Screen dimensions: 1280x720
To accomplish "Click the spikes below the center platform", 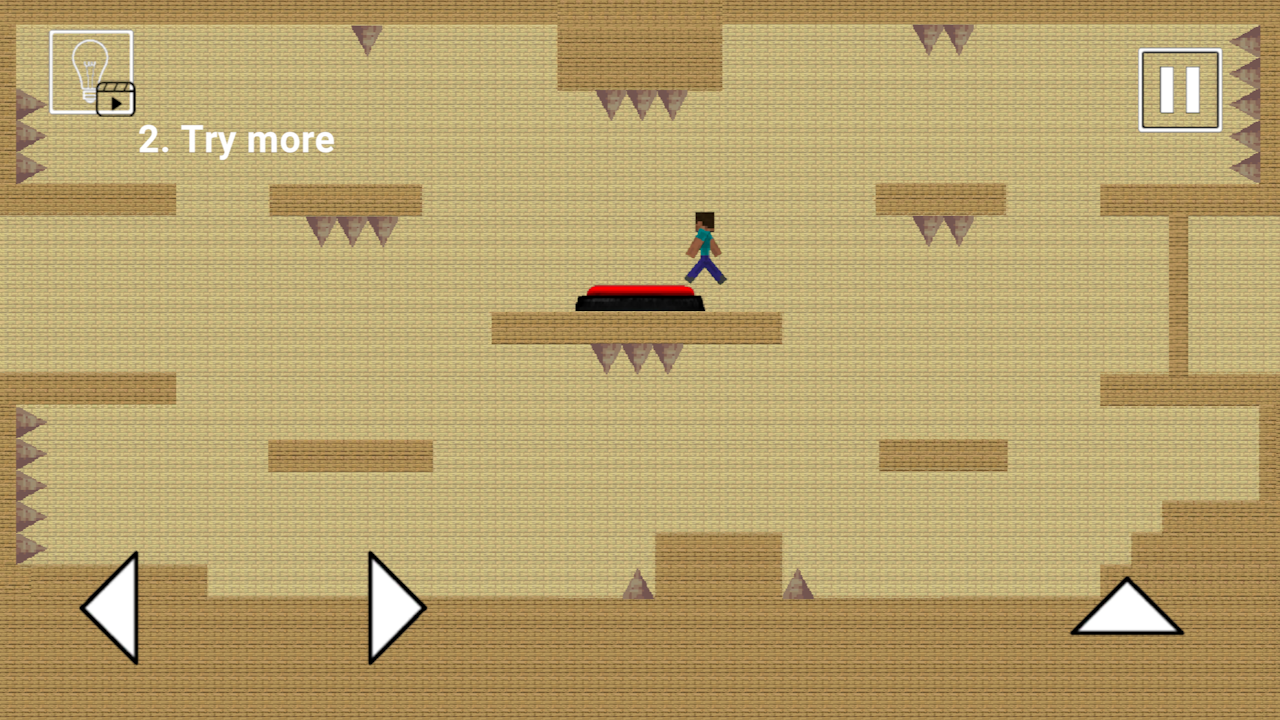I will point(636,355).
